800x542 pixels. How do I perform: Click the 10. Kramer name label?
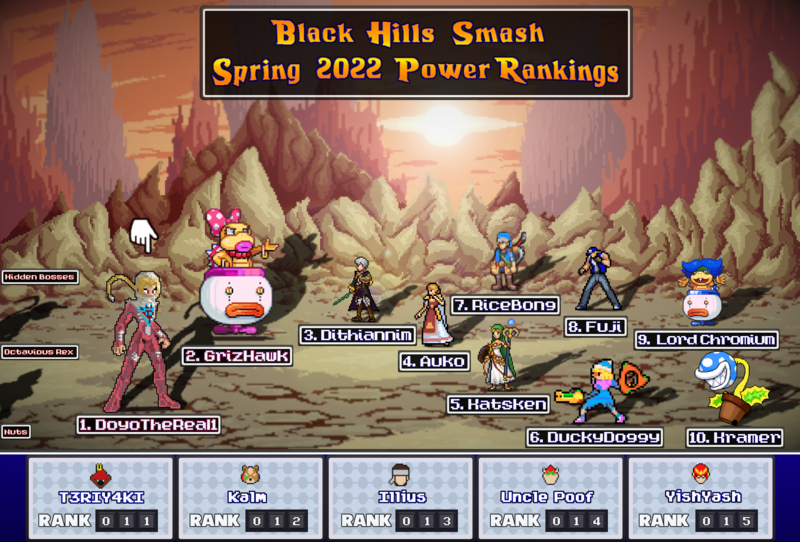pyautogui.click(x=734, y=438)
